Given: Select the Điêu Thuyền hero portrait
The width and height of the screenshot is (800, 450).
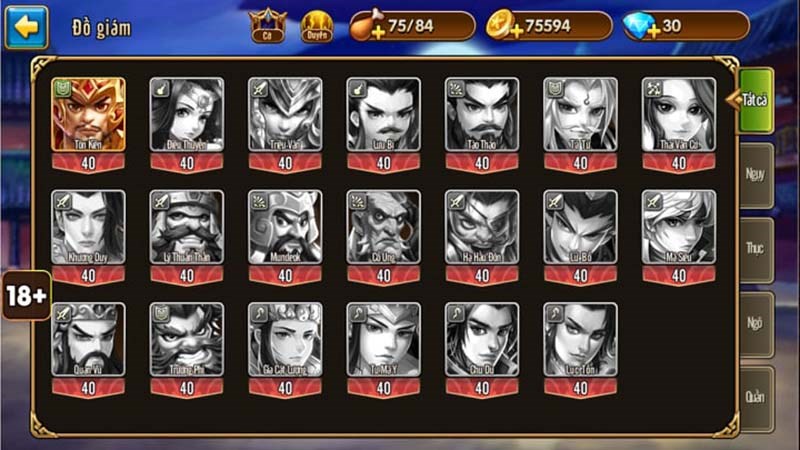Looking at the screenshot, I should 187,115.
